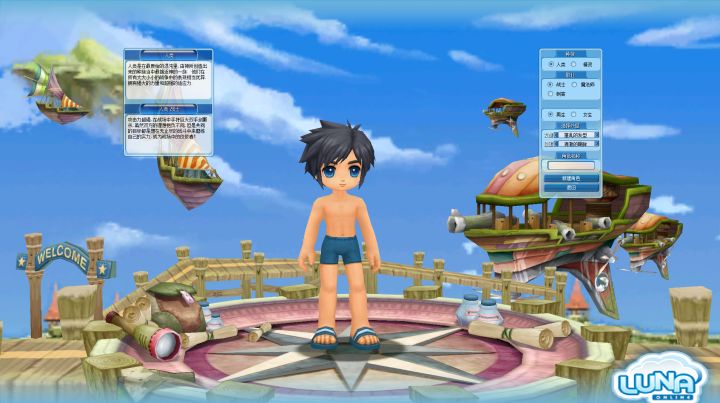
Task: Pick the 战士 (Warrior) class
Action: [550, 84]
